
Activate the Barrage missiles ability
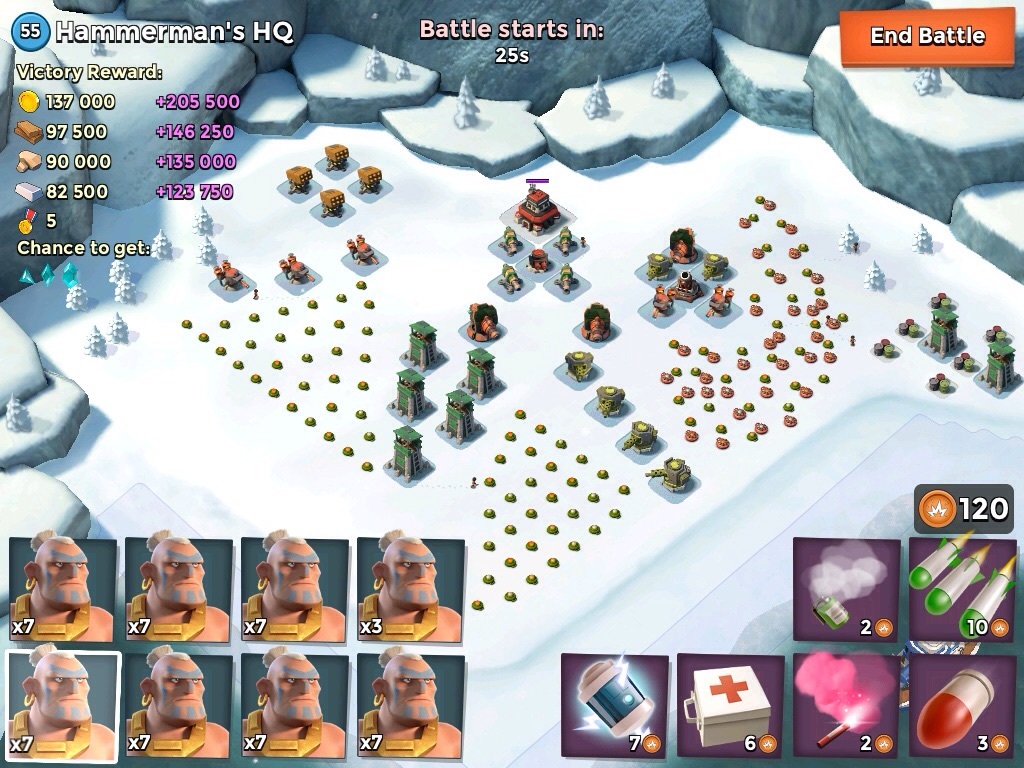click(961, 590)
